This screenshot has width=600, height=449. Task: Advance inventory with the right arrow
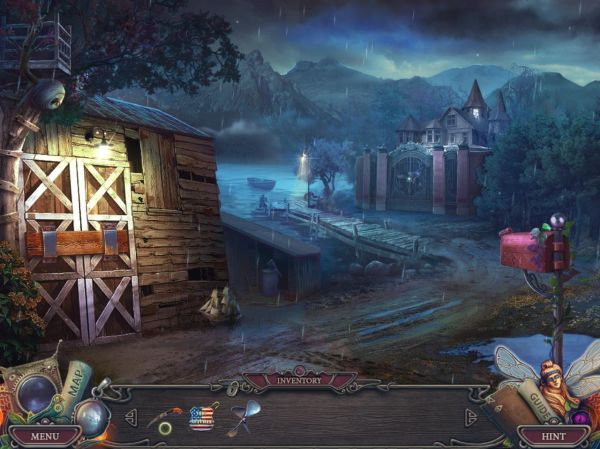(x=471, y=417)
